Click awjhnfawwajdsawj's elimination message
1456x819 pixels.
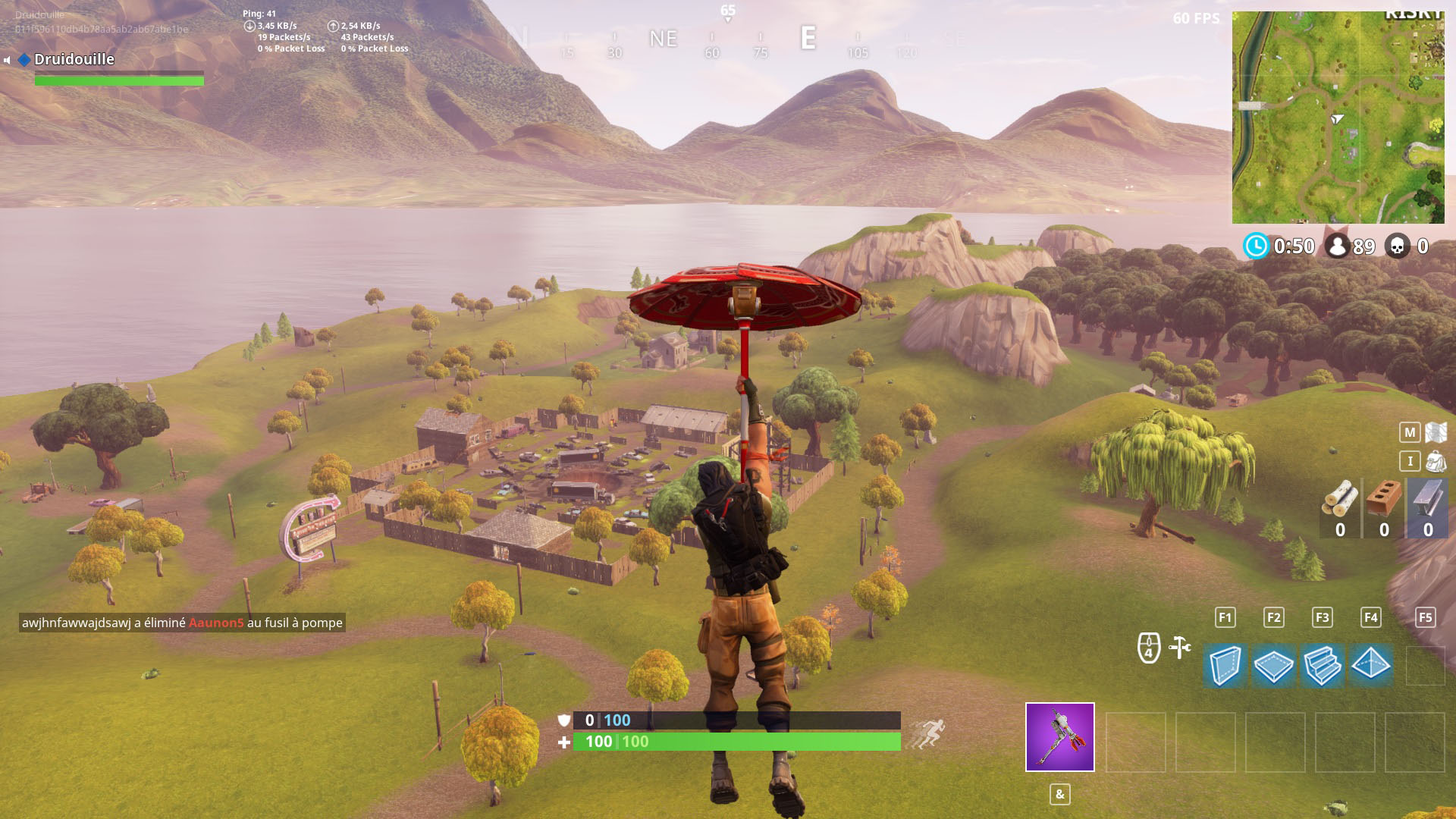180,623
